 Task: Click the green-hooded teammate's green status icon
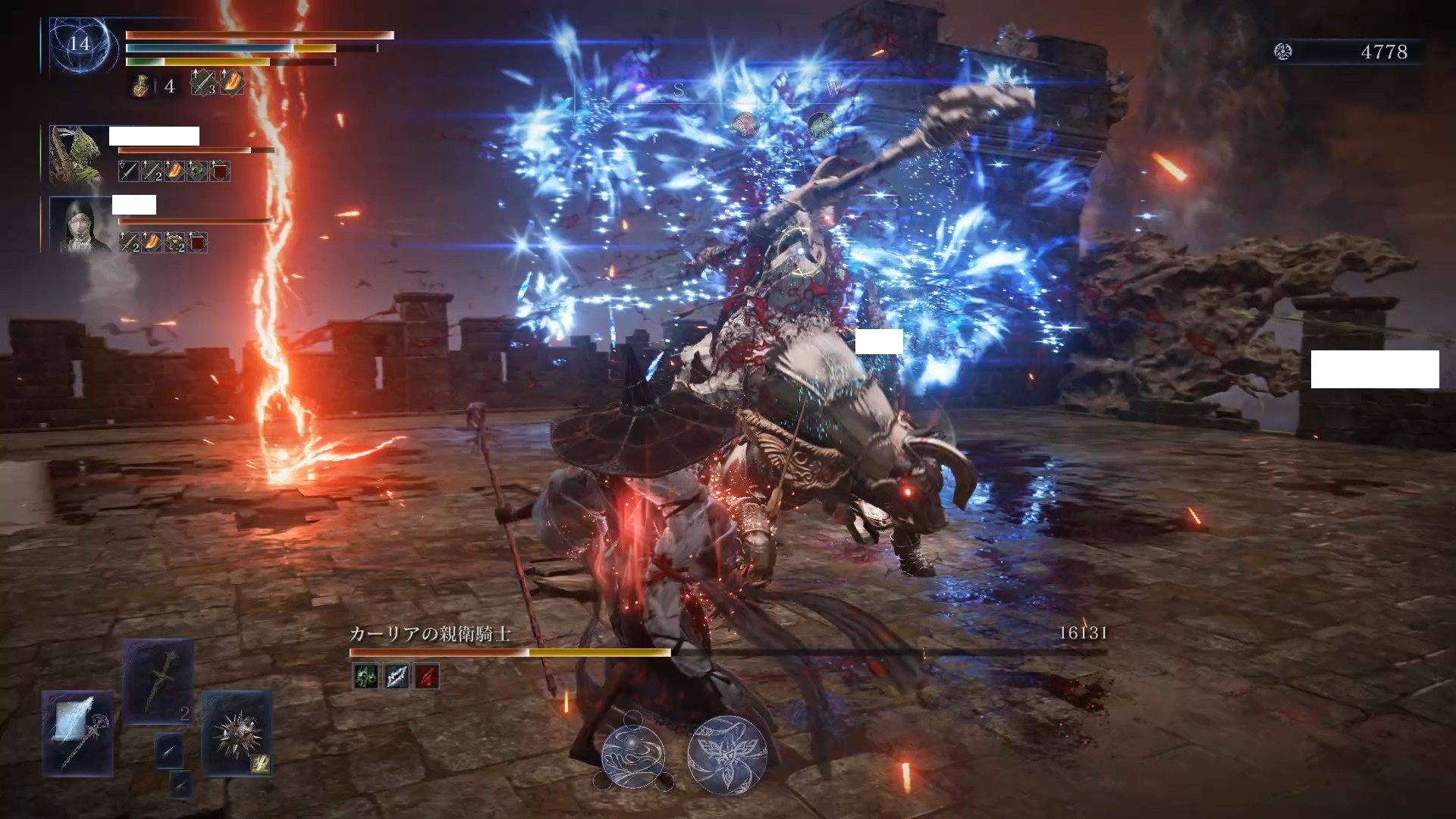(197, 171)
